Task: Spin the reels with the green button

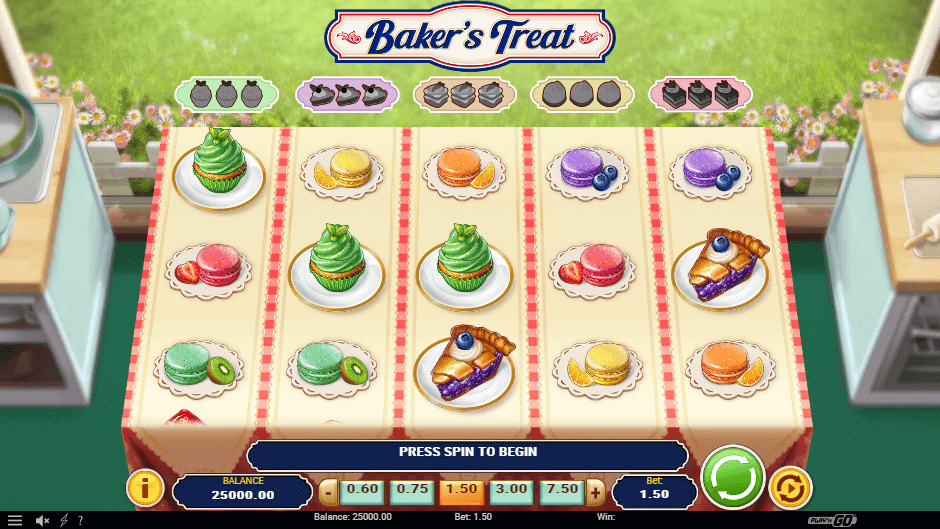Action: point(733,477)
